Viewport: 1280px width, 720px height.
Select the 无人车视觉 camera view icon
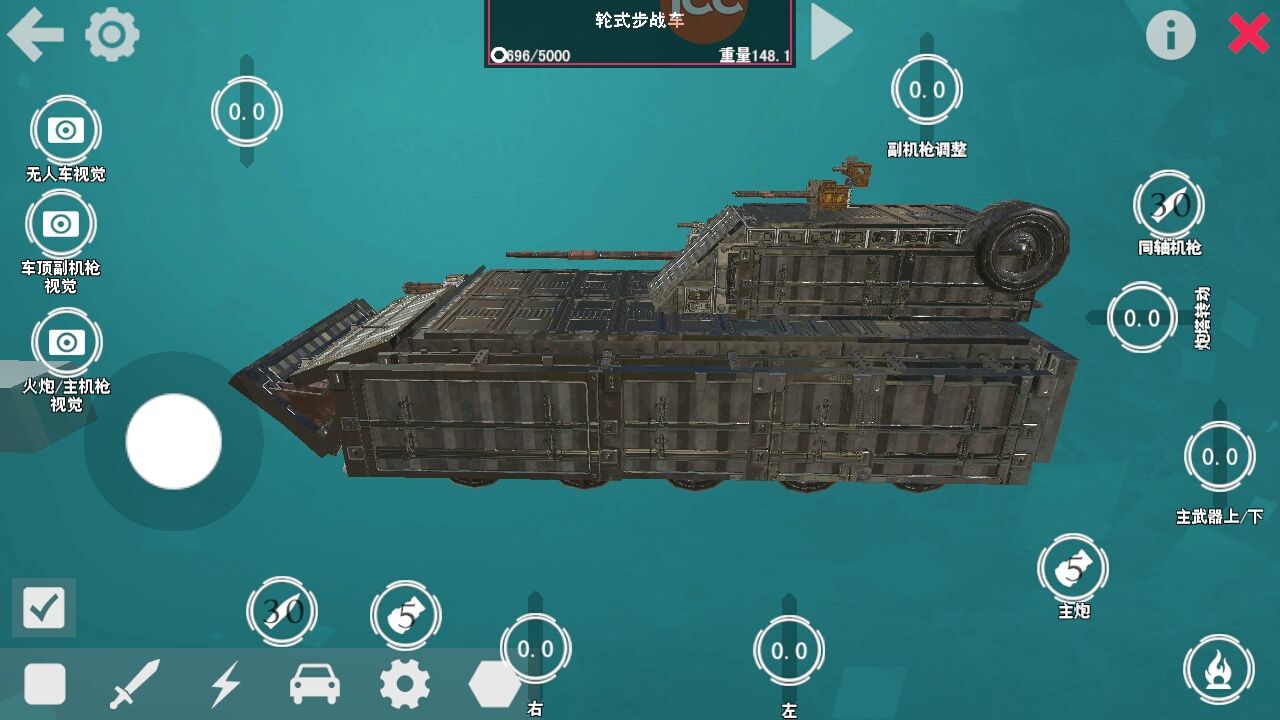(65, 128)
